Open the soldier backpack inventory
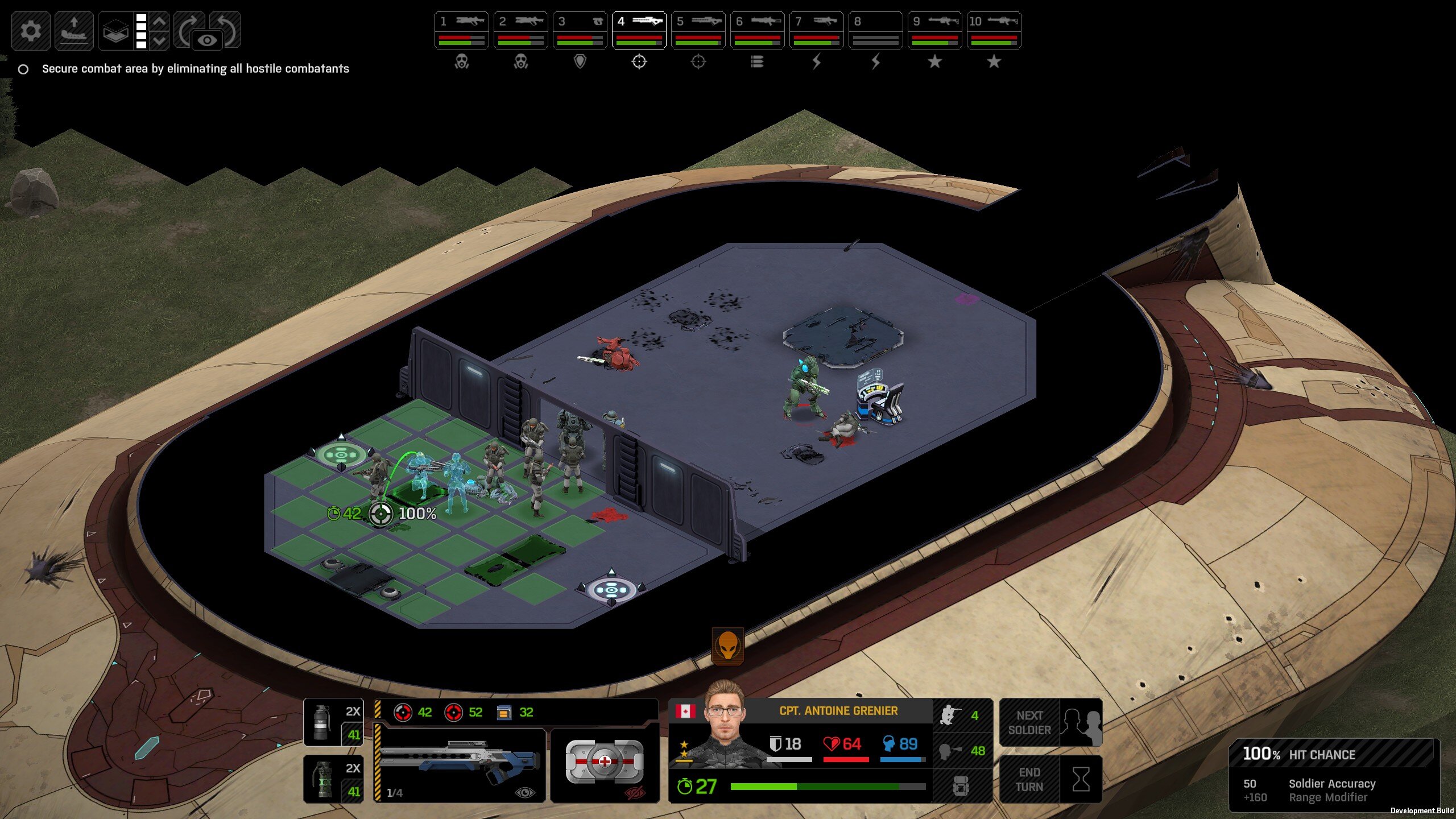The height and width of the screenshot is (819, 1456). point(962,787)
